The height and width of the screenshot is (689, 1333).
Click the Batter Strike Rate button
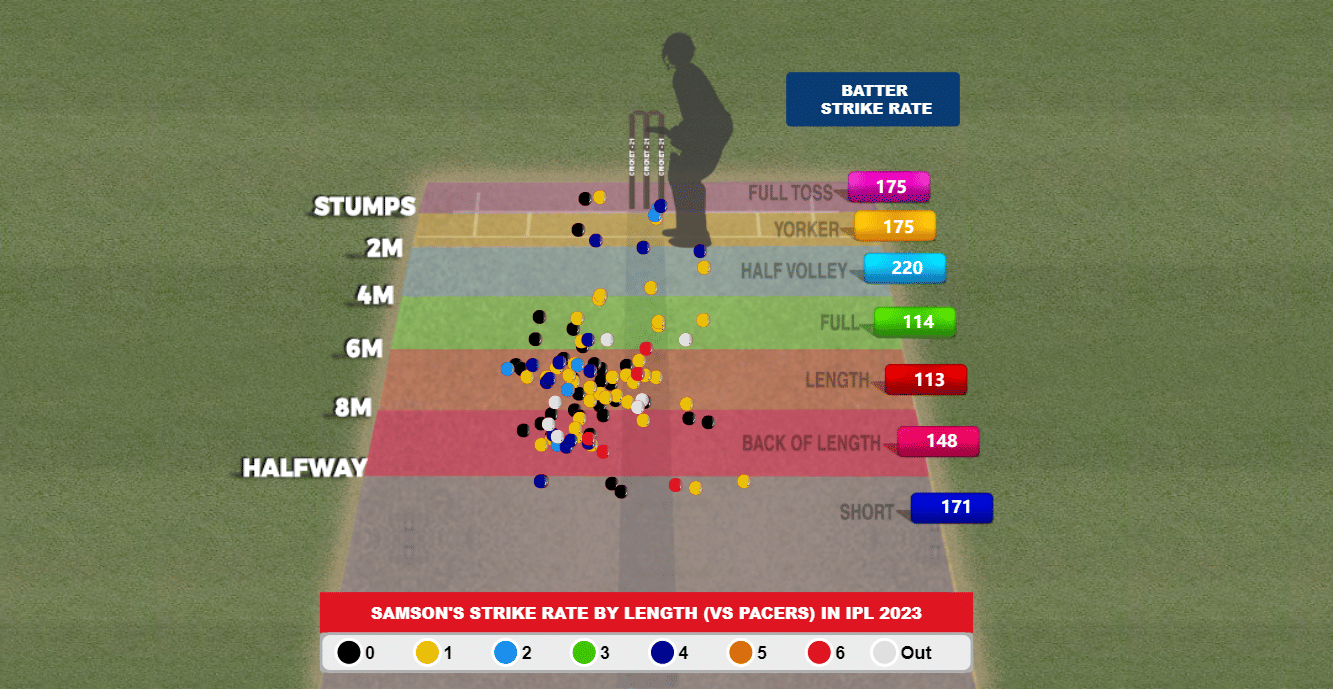[x=872, y=99]
